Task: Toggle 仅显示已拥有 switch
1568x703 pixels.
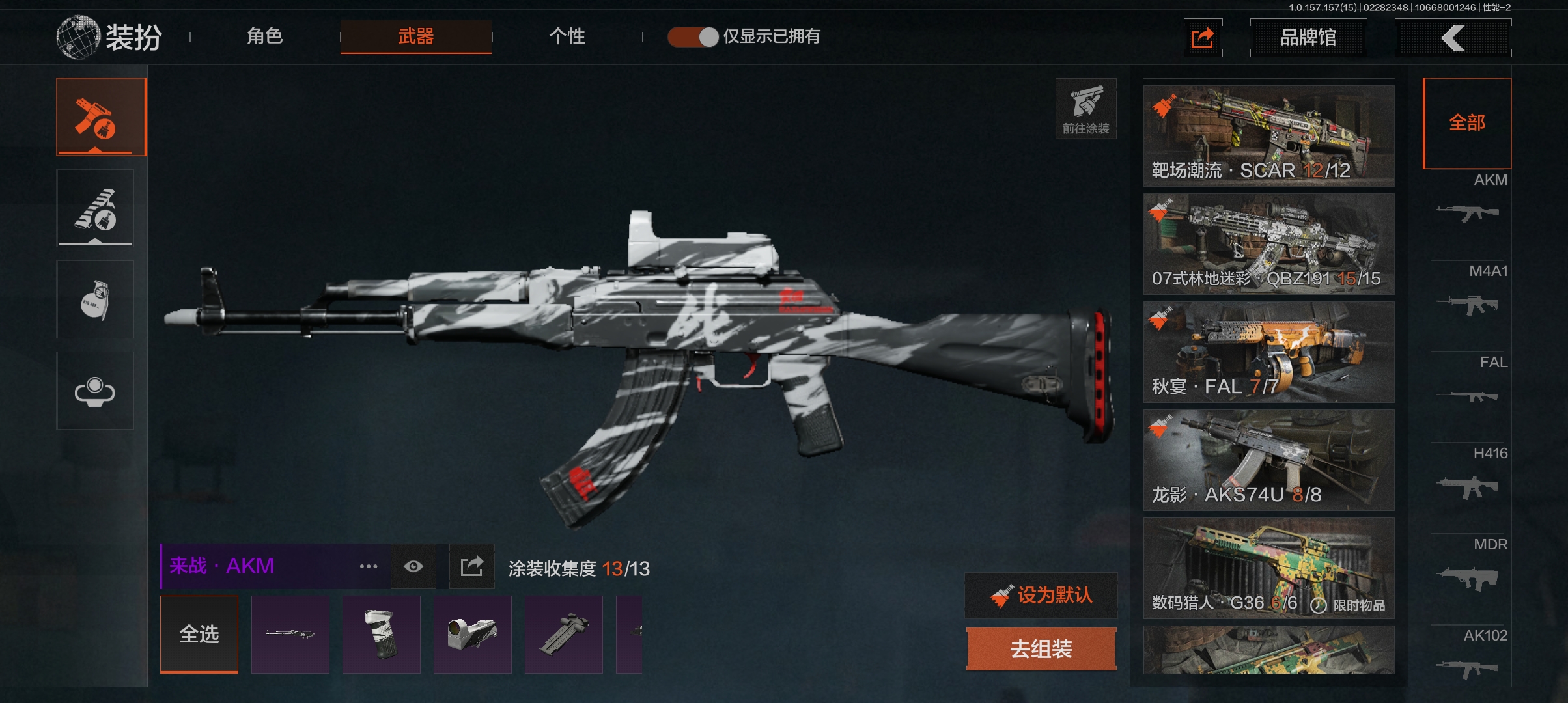Action: tap(693, 36)
